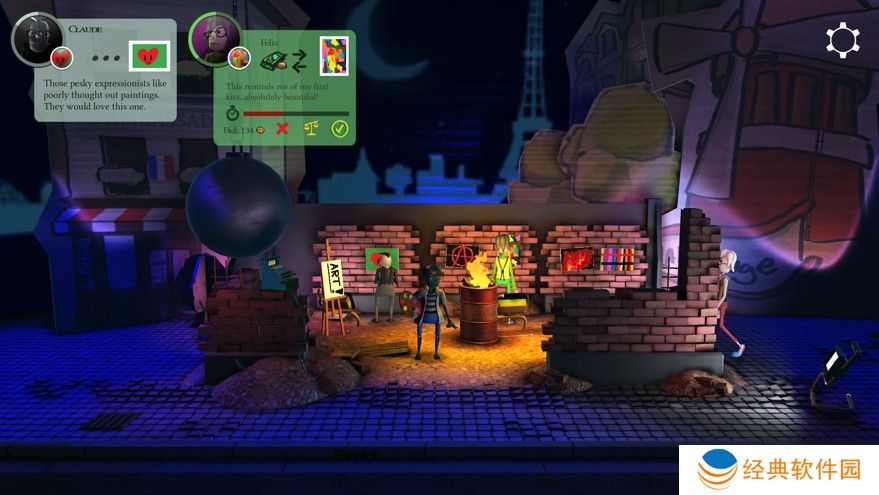Image resolution: width=879 pixels, height=495 pixels.
Task: Click Felix's customer portrait
Action: click(x=213, y=38)
